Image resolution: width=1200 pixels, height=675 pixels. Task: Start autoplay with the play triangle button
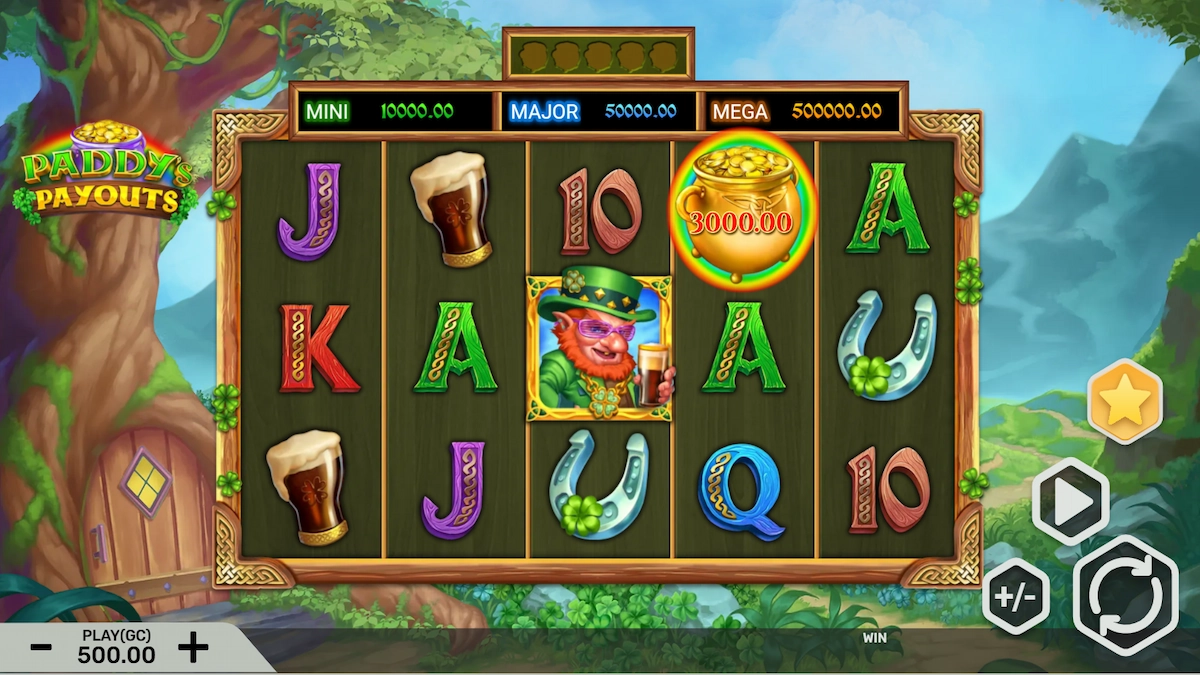point(1070,502)
